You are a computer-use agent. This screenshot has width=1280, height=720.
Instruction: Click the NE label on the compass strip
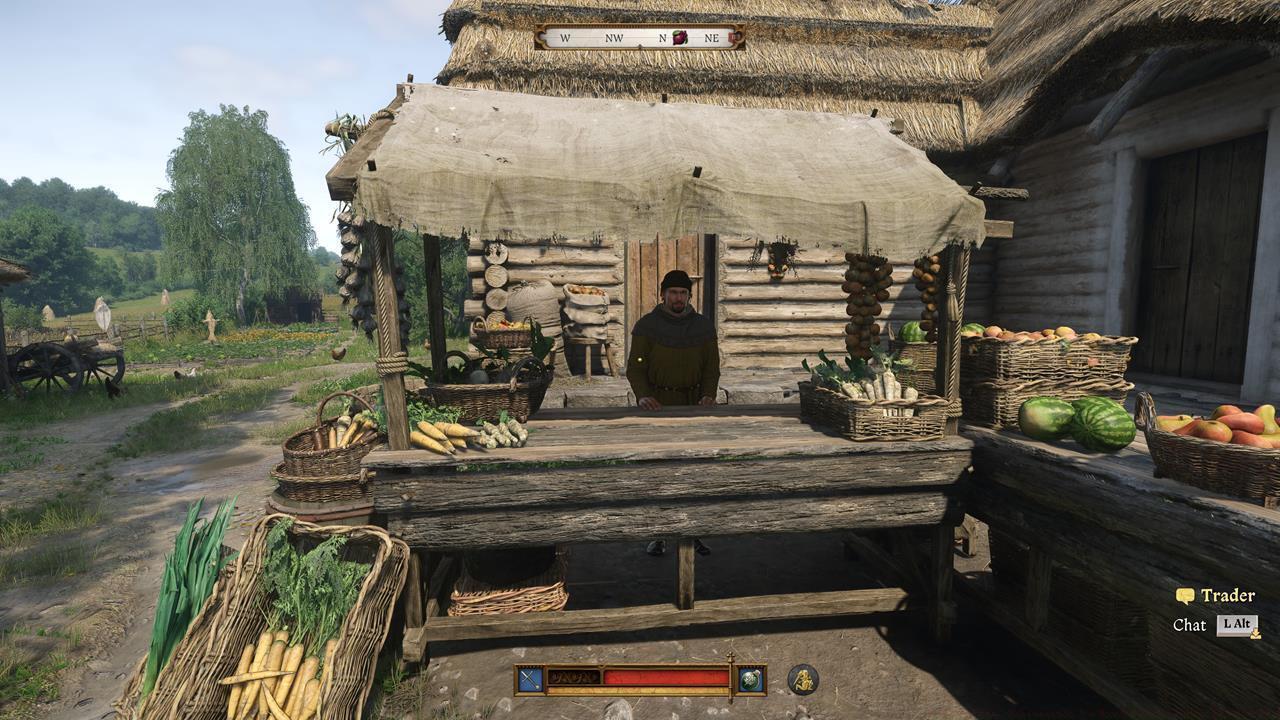tap(710, 36)
